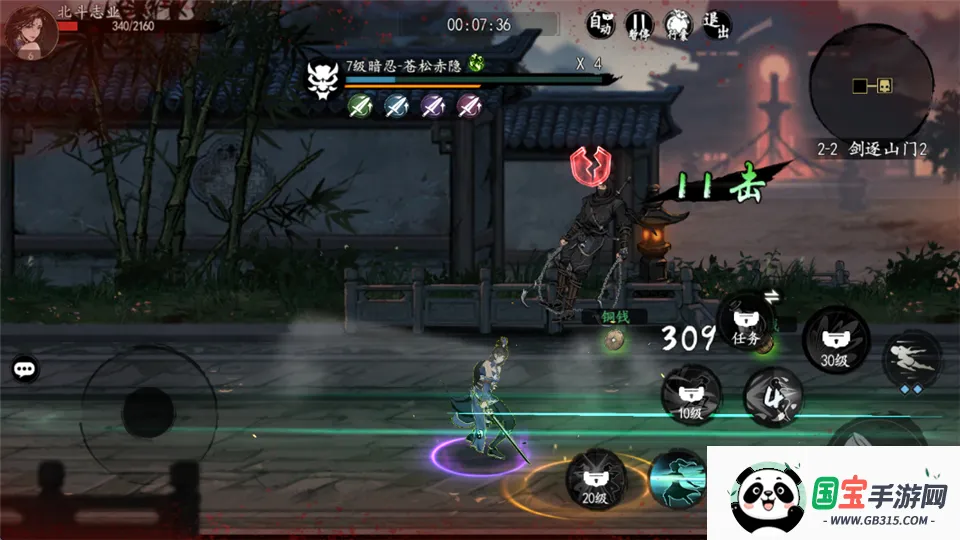
Task: Pause the game with the 暂停 button
Action: [x=638, y=24]
